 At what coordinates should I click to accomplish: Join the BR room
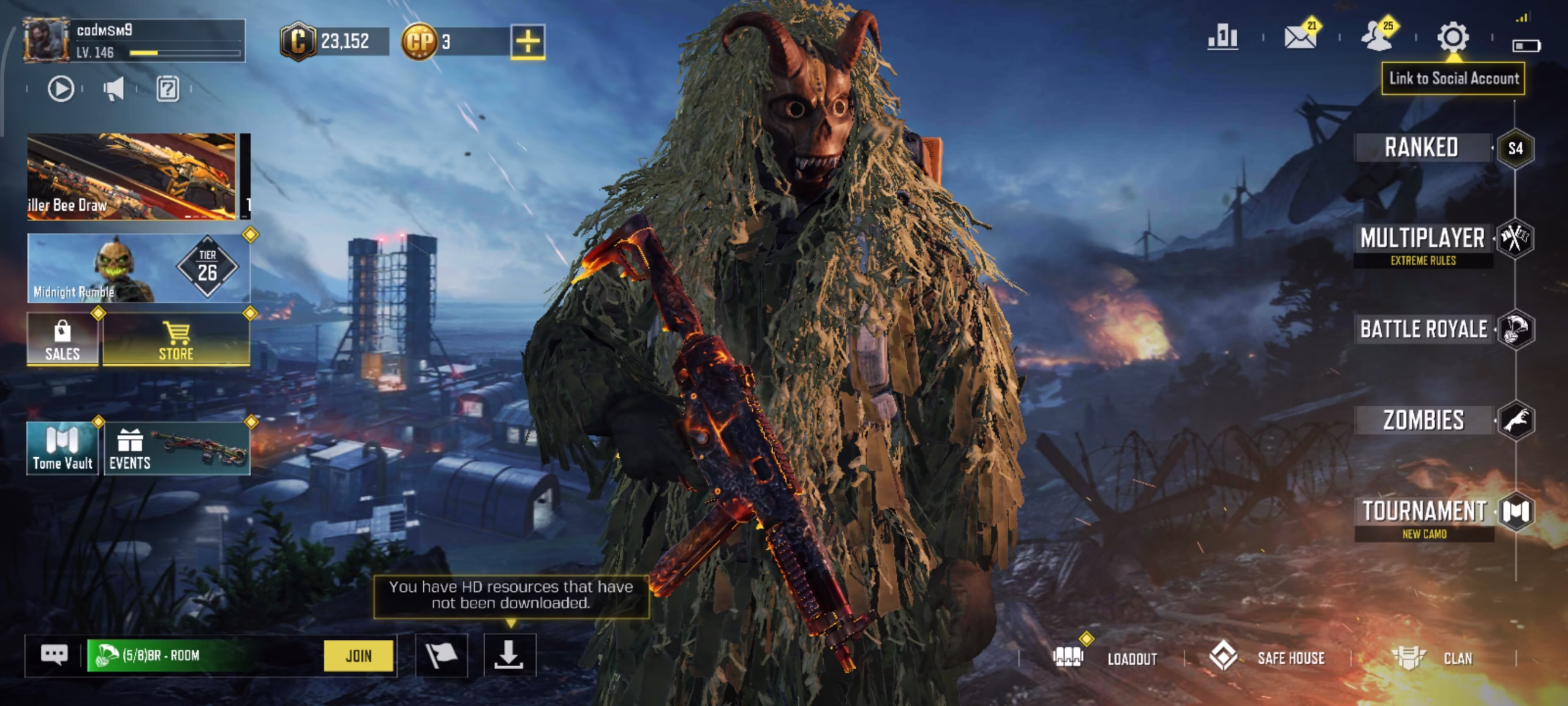pos(358,656)
